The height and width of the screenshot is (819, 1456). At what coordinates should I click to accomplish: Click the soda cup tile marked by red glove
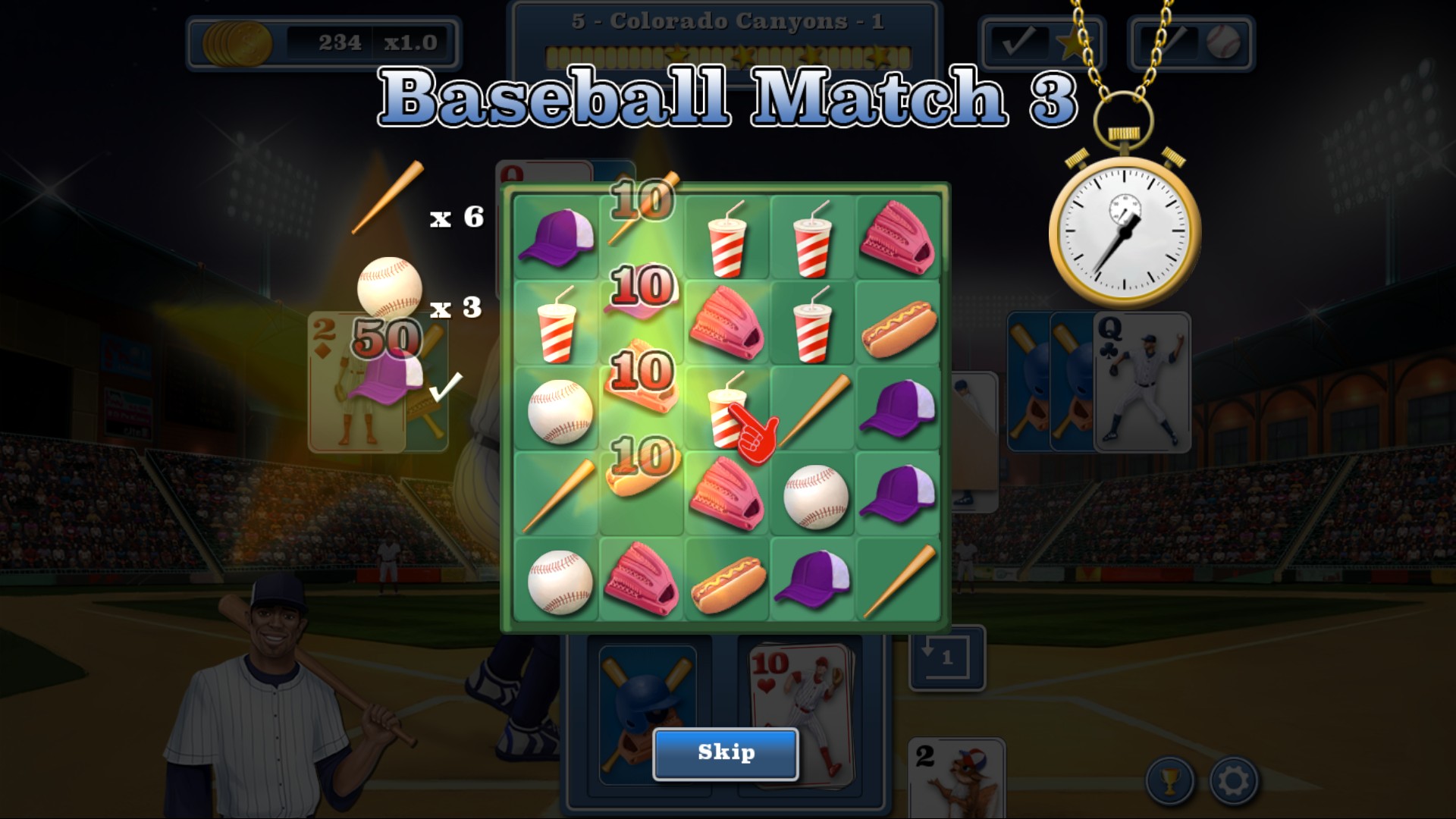pyautogui.click(x=727, y=409)
